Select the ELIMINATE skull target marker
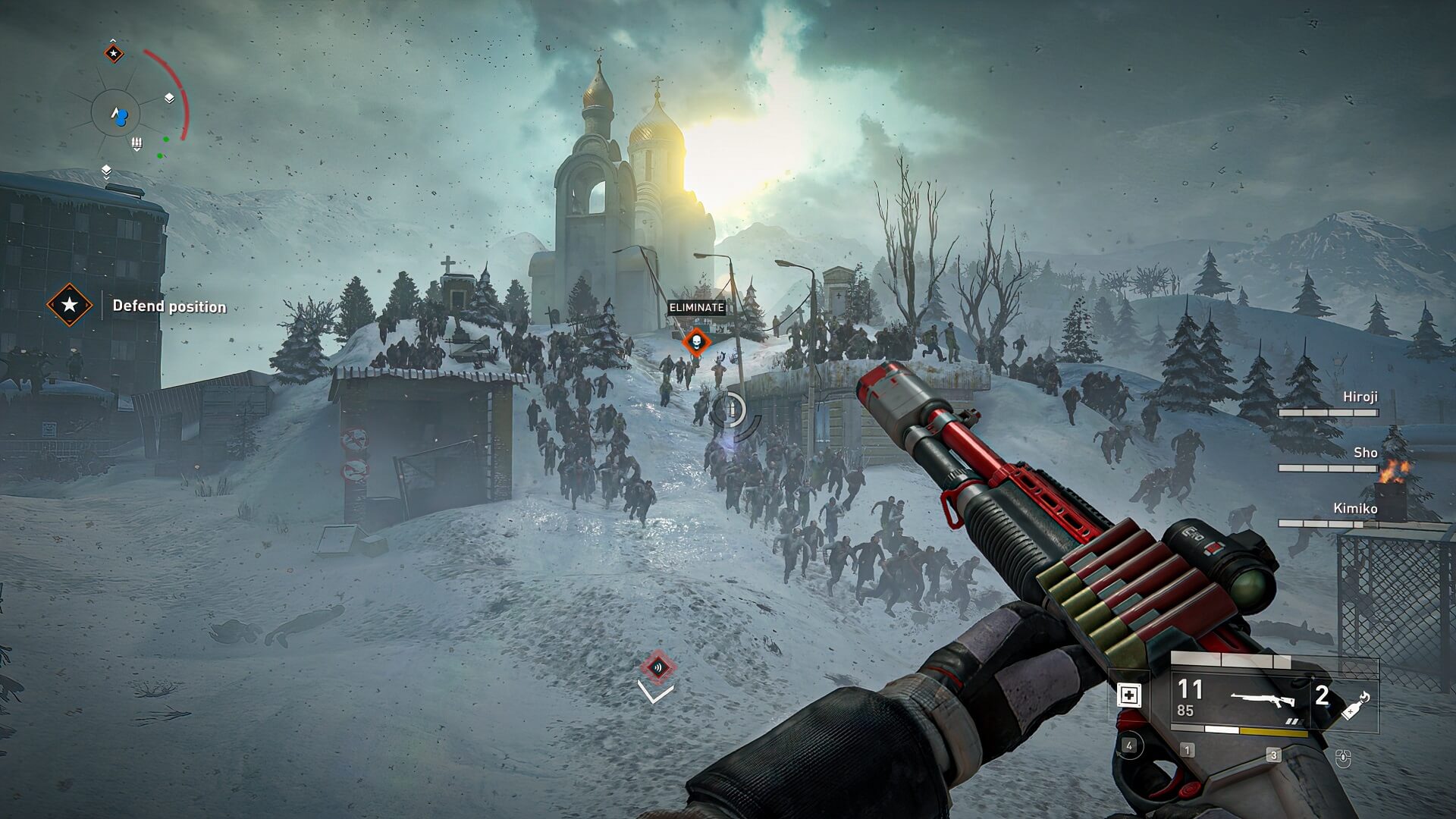This screenshot has width=1456, height=819. point(695,342)
